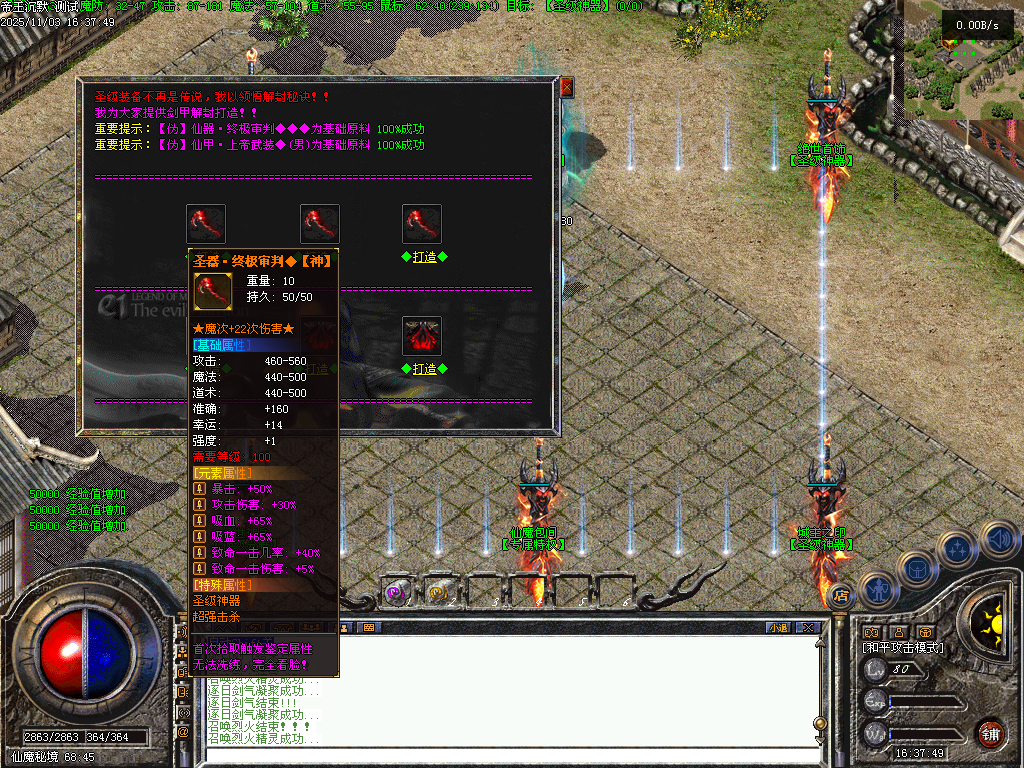This screenshot has height=768, width=1024.
Task: Toggle sound with the speaker button
Action: coord(998,538)
